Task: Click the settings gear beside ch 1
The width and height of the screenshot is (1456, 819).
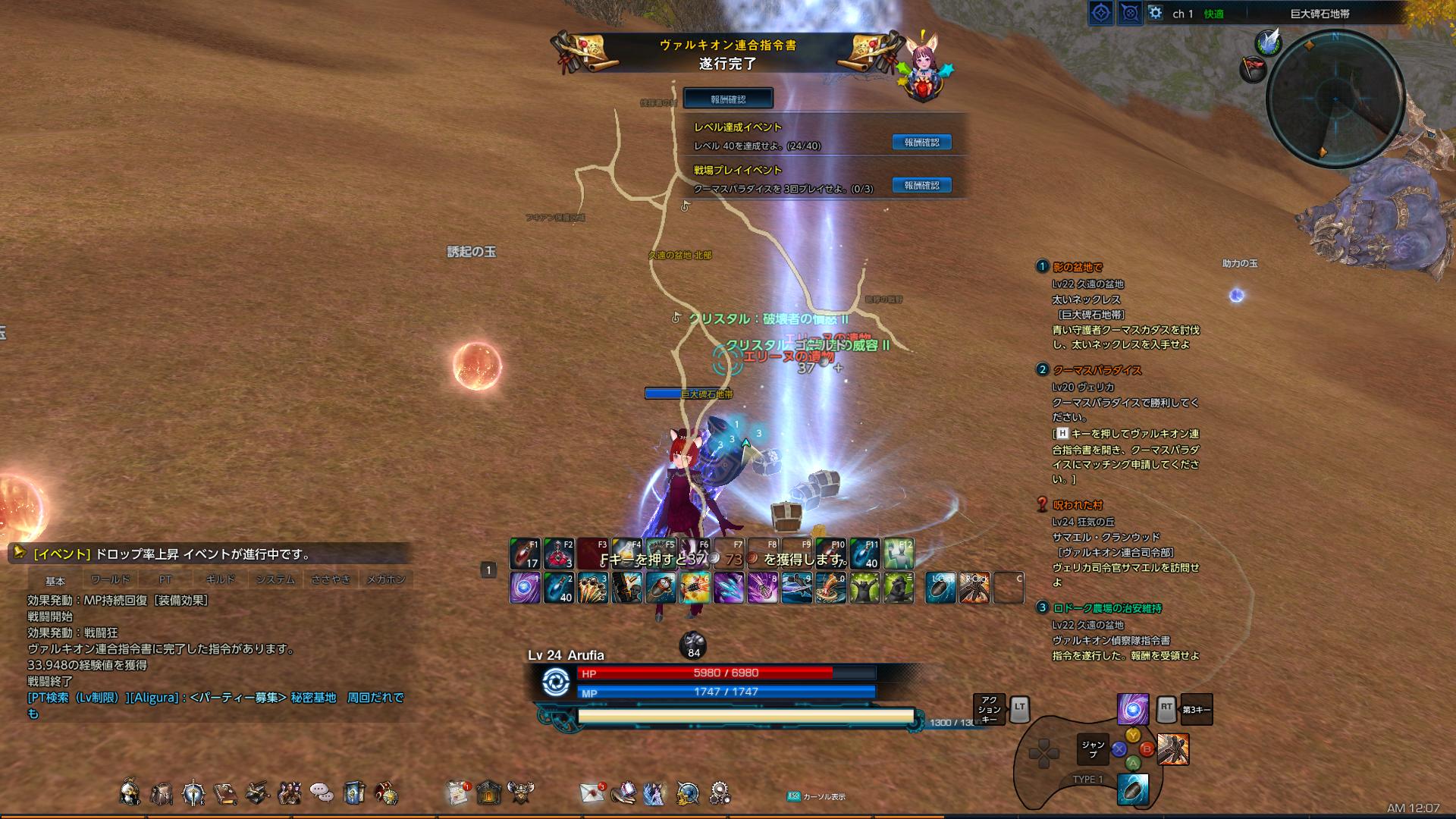Action: [x=1156, y=12]
